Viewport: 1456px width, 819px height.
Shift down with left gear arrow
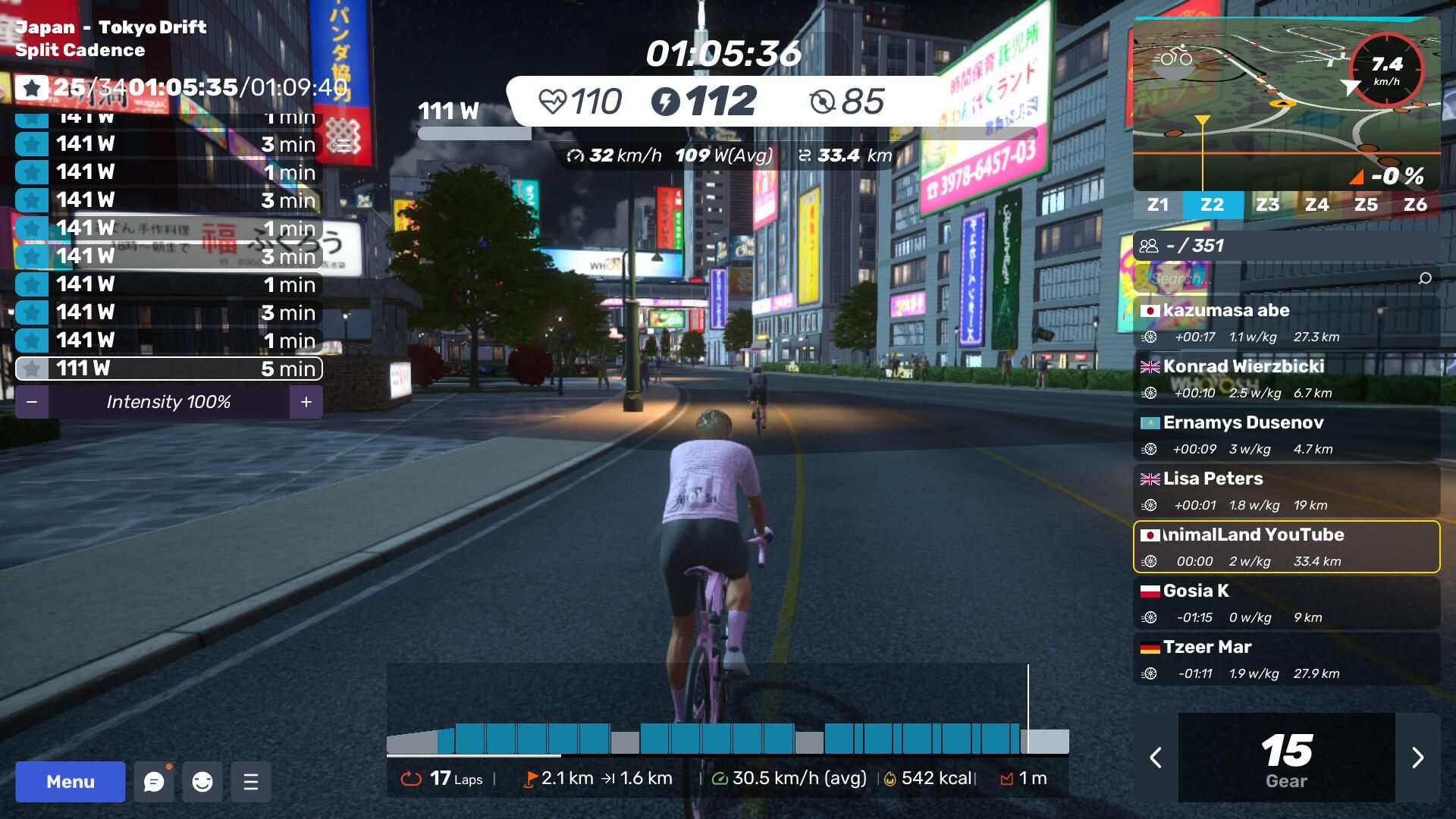pyautogui.click(x=1156, y=758)
